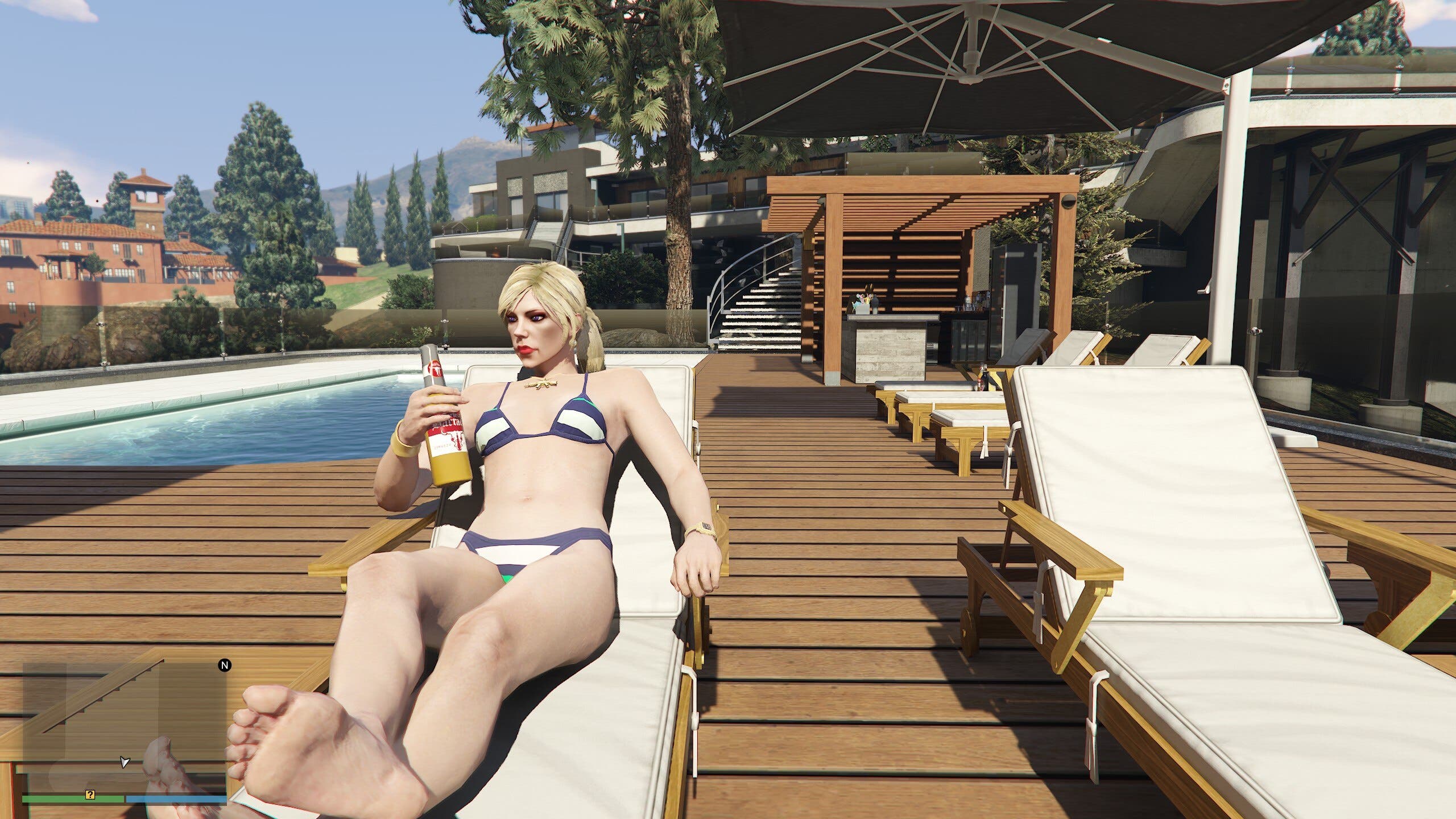Screen dimensions: 1456x819
Task: Toggle the blue stamina bar segment
Action: point(176,799)
